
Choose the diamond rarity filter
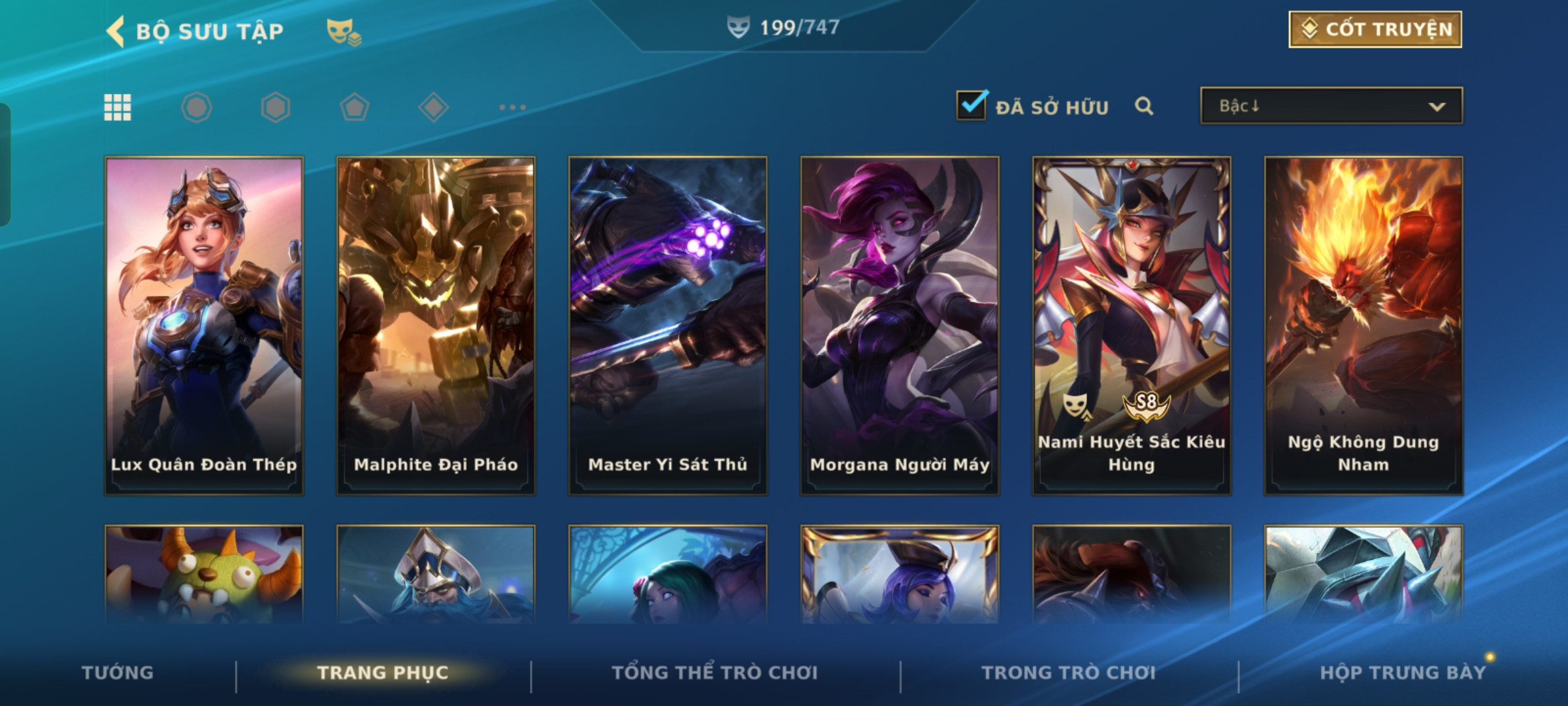433,107
